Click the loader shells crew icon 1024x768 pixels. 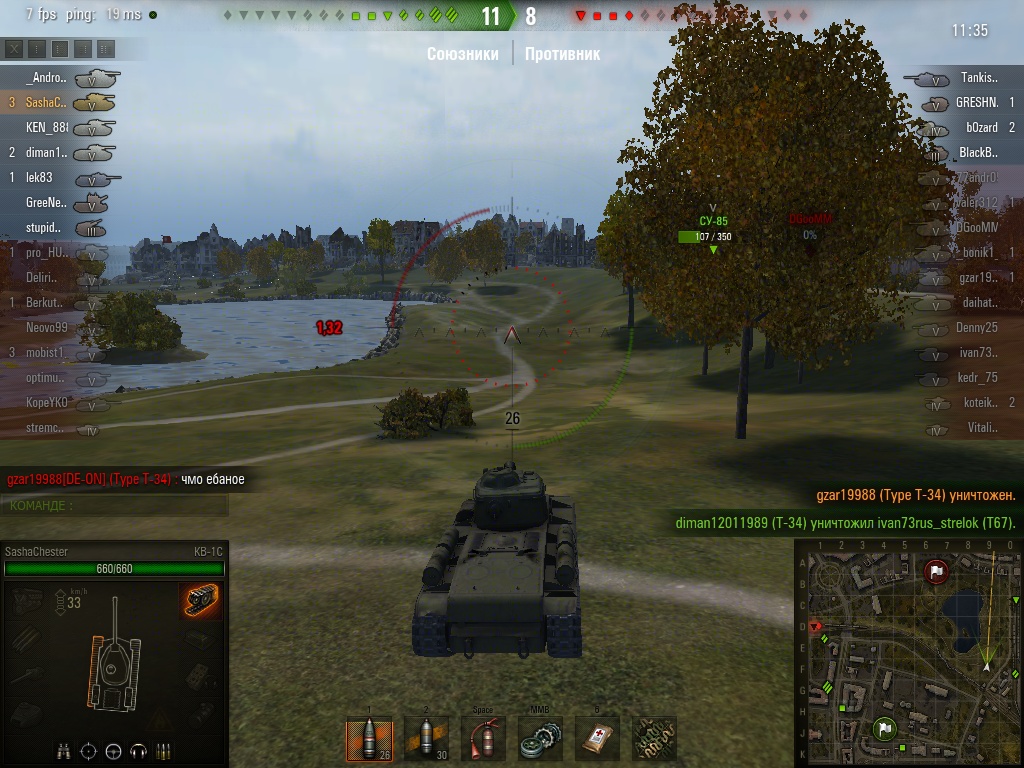[x=162, y=750]
